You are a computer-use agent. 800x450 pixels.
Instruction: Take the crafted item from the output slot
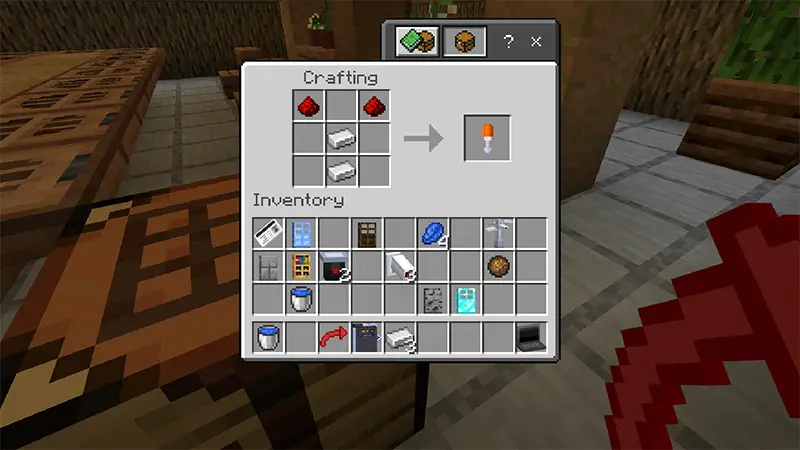(x=487, y=139)
